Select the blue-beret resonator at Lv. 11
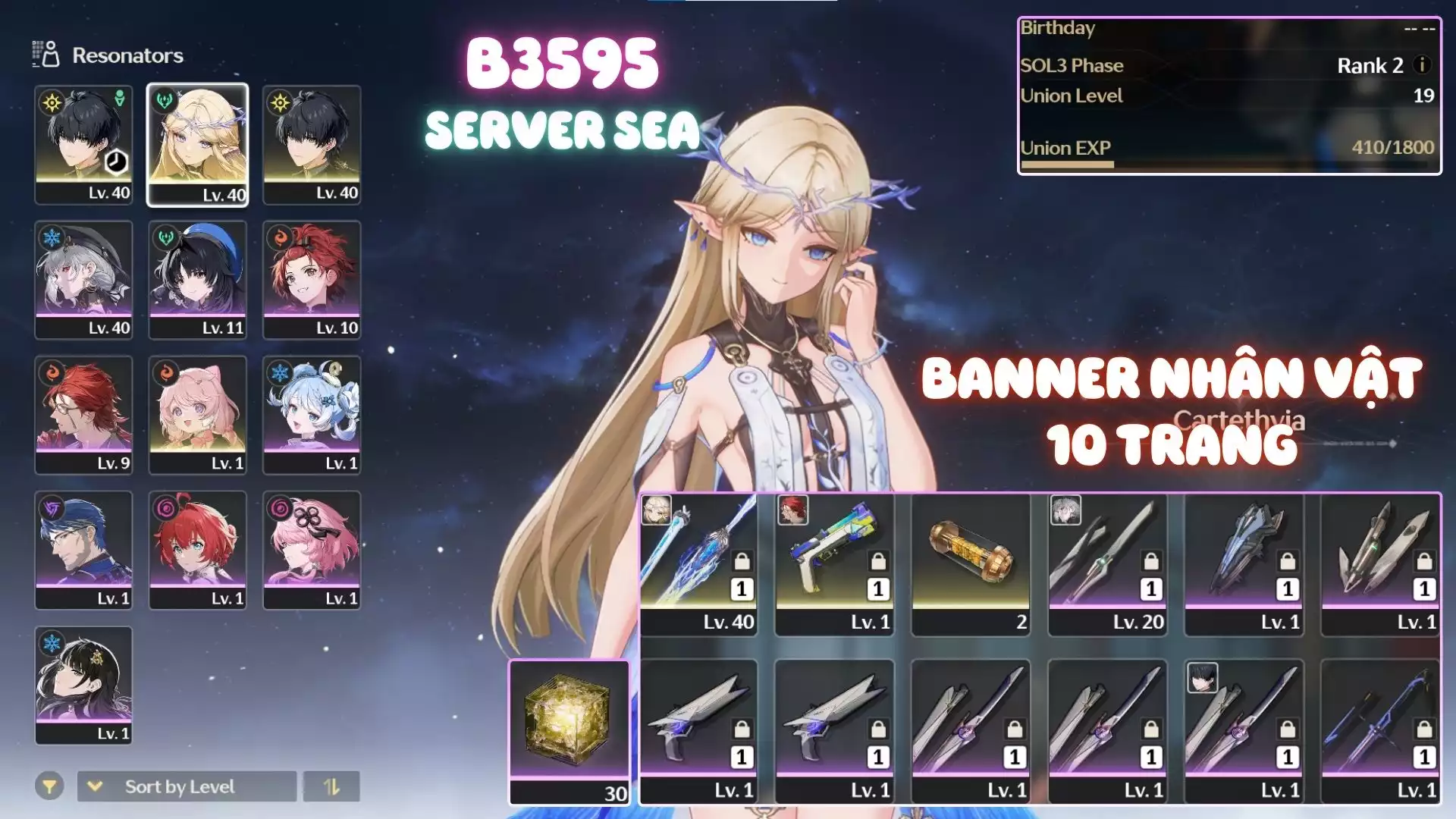The height and width of the screenshot is (819, 1456). click(x=197, y=279)
